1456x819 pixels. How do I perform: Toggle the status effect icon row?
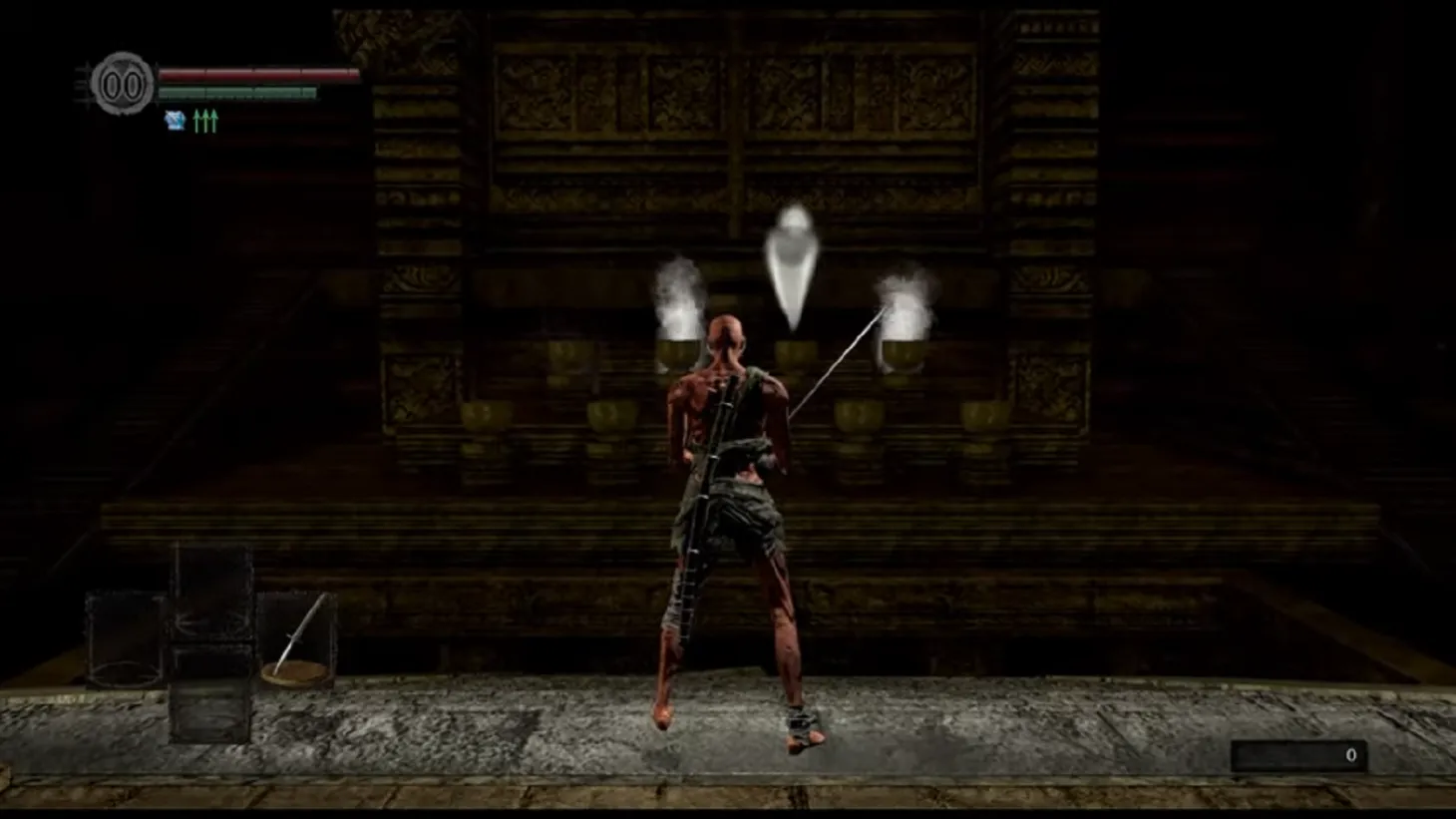(x=189, y=120)
